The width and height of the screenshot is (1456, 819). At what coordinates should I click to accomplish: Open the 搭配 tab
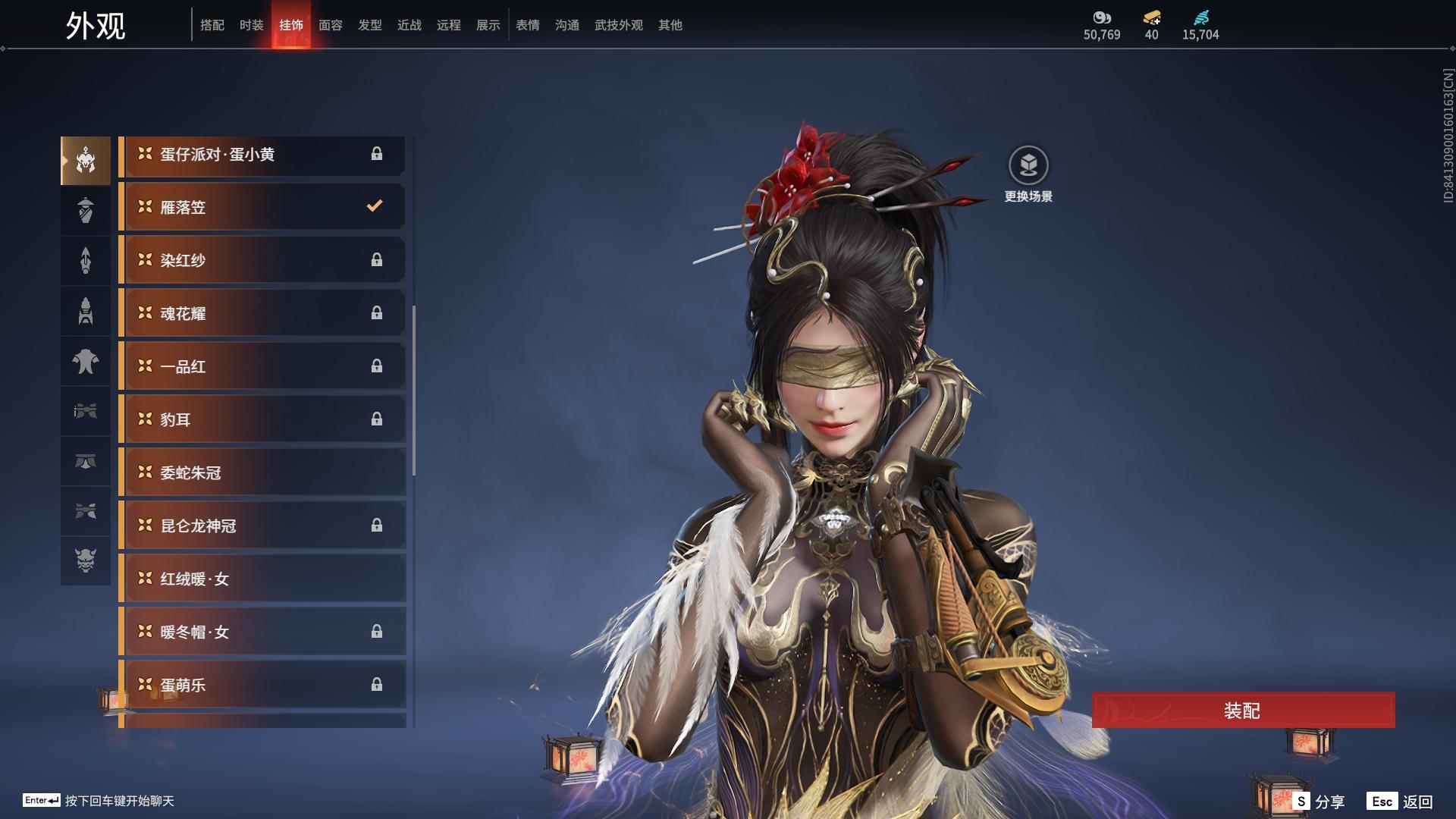coord(212,25)
